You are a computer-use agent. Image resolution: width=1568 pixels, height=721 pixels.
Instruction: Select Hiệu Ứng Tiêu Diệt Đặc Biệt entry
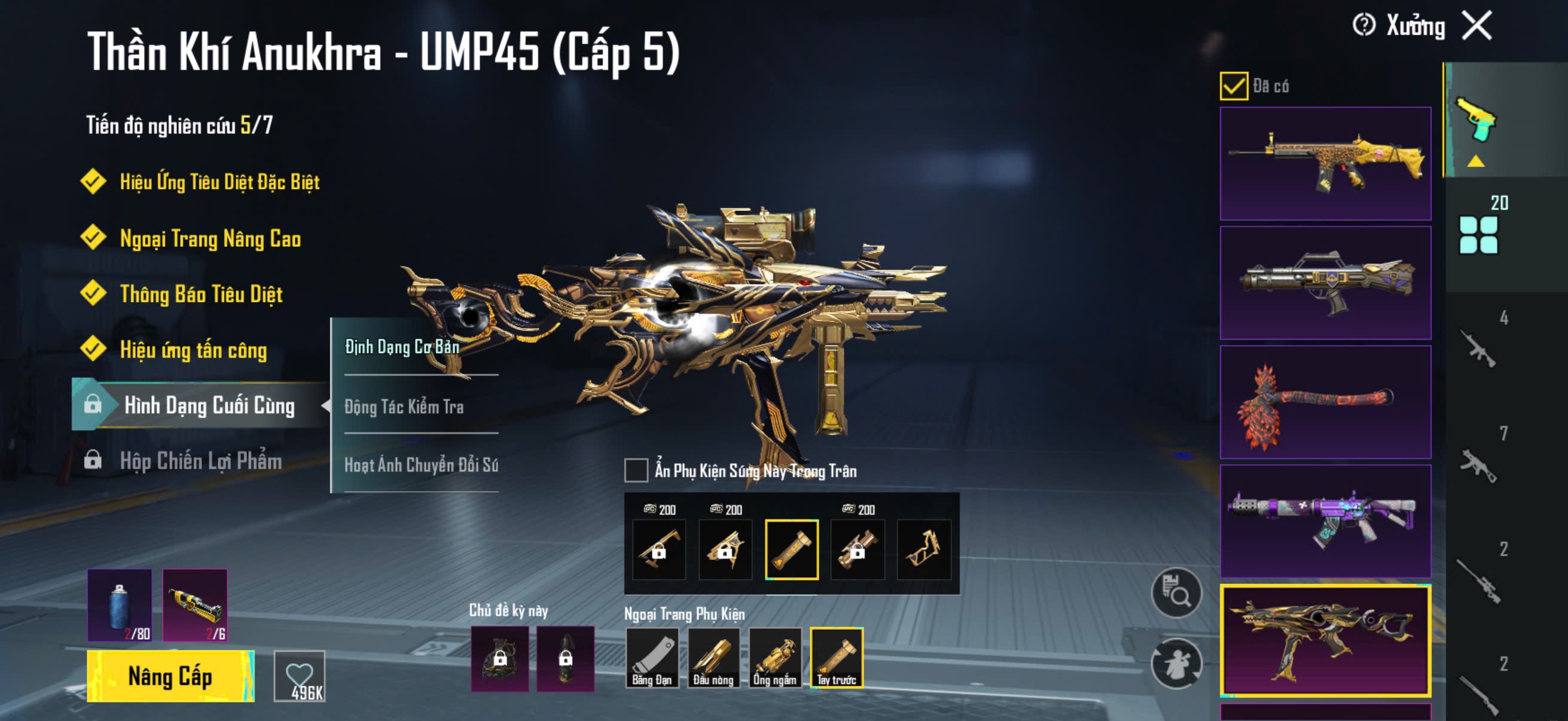[219, 181]
